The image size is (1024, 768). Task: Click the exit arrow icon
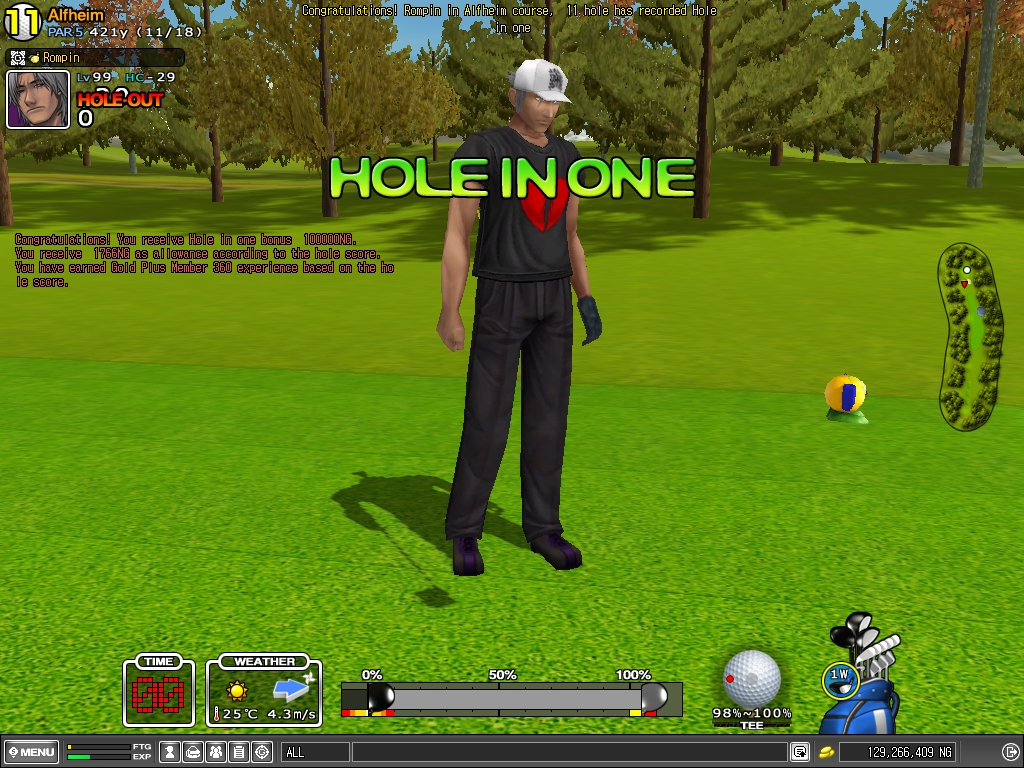click(1010, 752)
